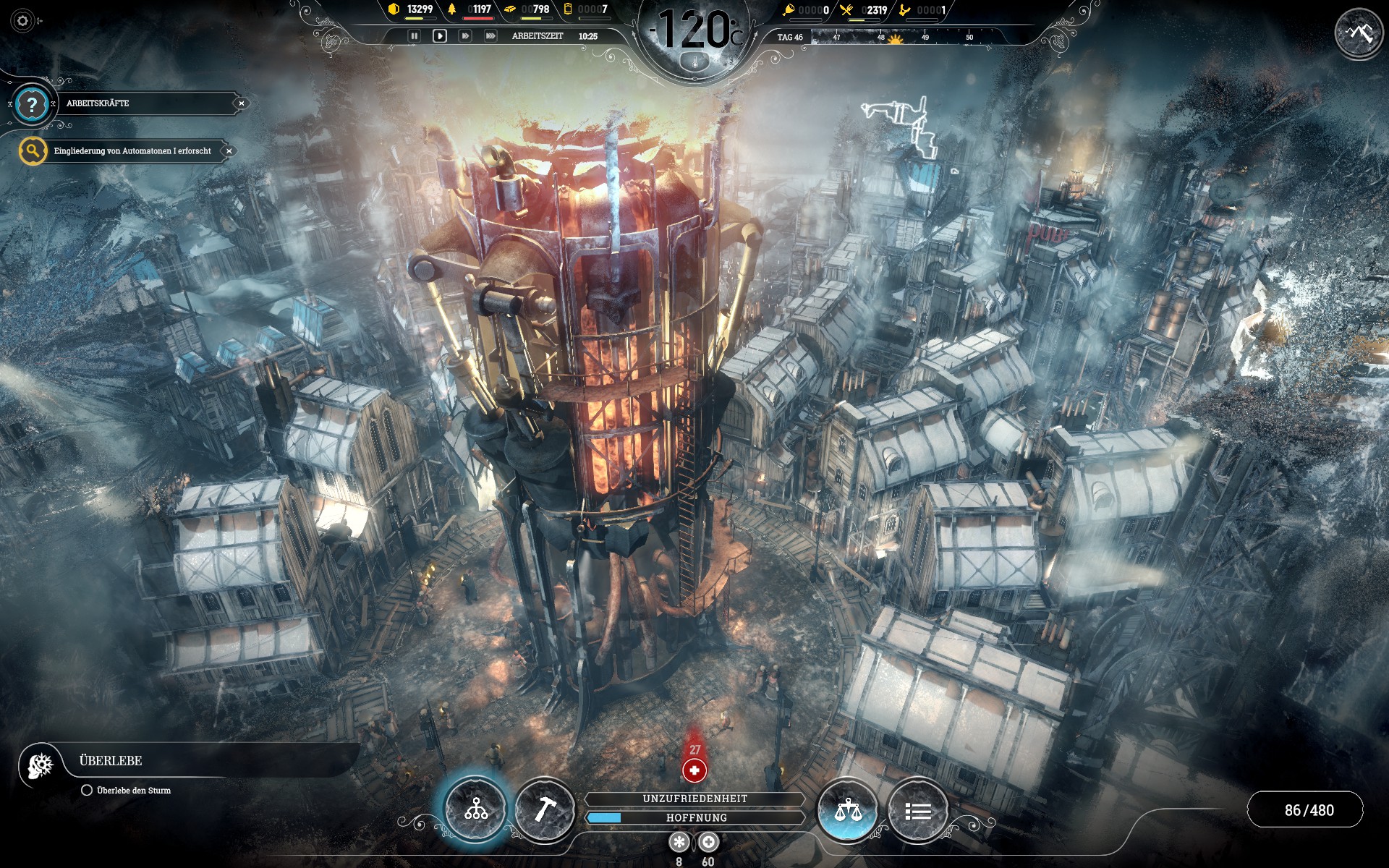
Task: Open the economy overview list
Action: coord(917,811)
